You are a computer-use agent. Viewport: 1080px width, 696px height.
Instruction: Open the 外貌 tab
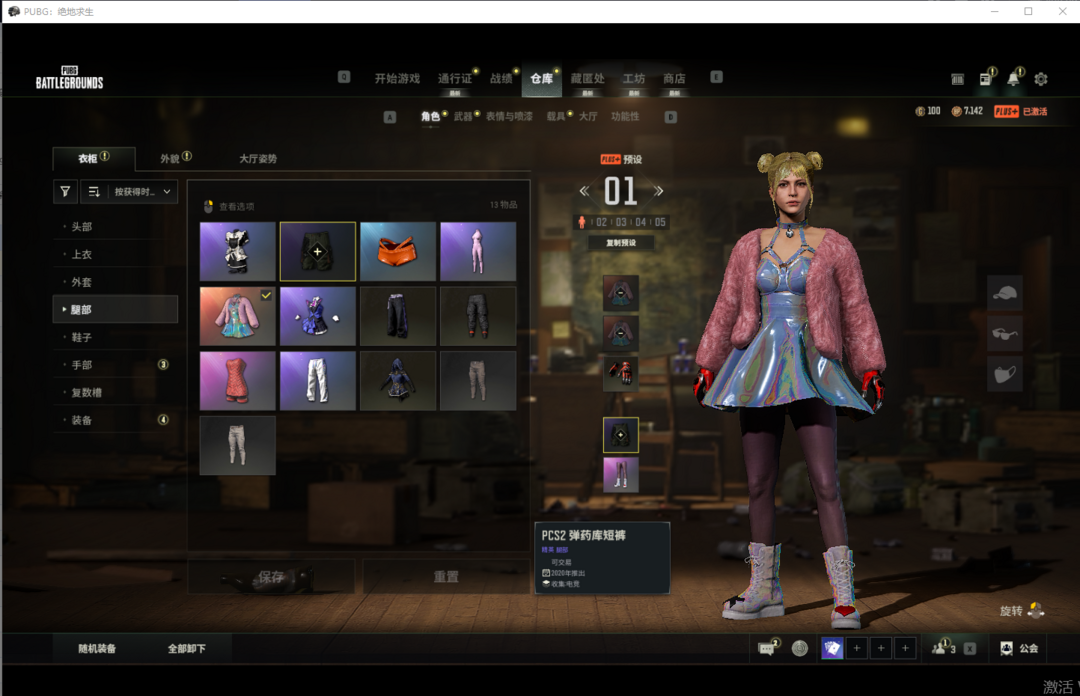[x=170, y=159]
